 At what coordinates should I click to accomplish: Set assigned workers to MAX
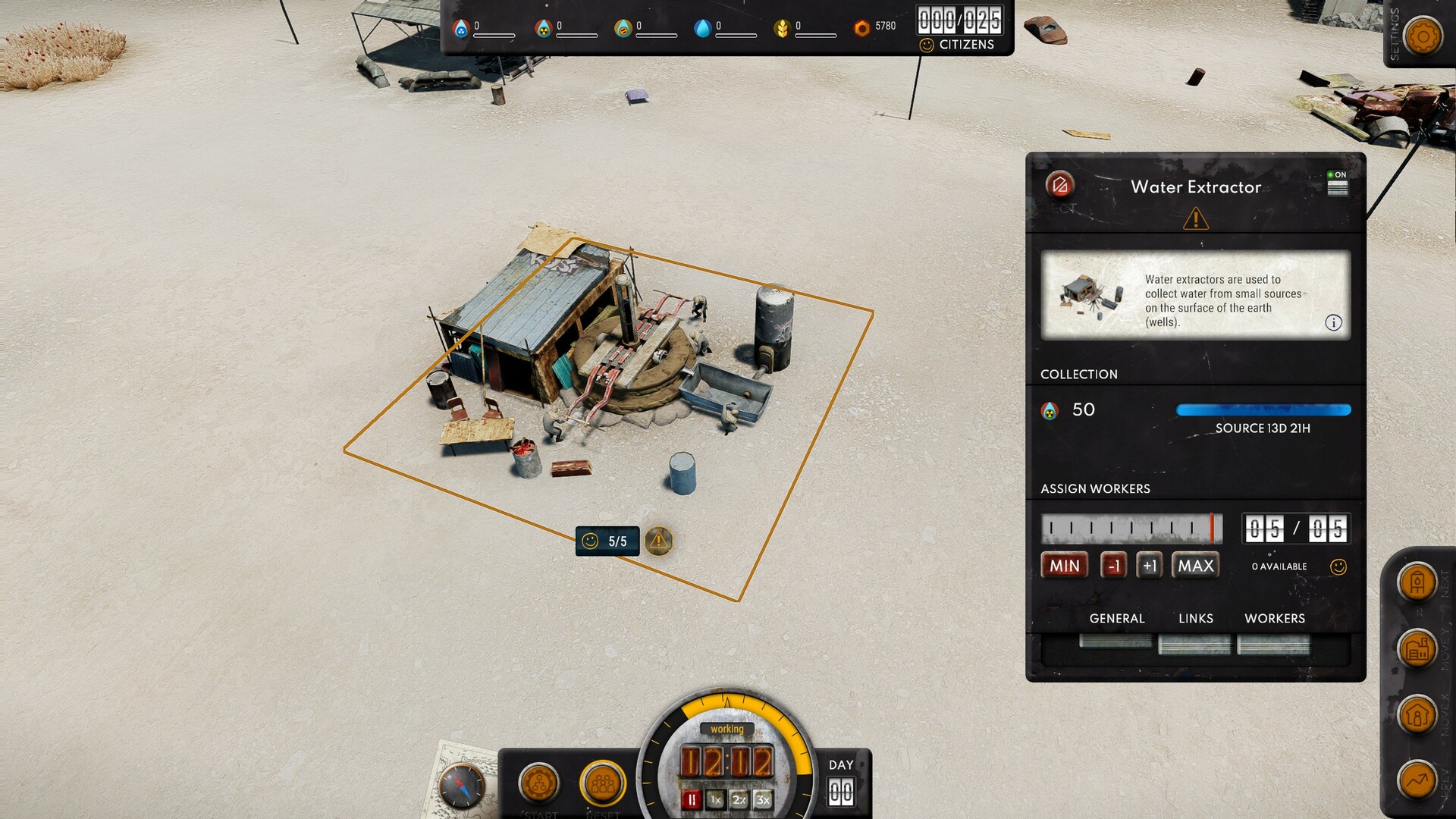coord(1195,566)
